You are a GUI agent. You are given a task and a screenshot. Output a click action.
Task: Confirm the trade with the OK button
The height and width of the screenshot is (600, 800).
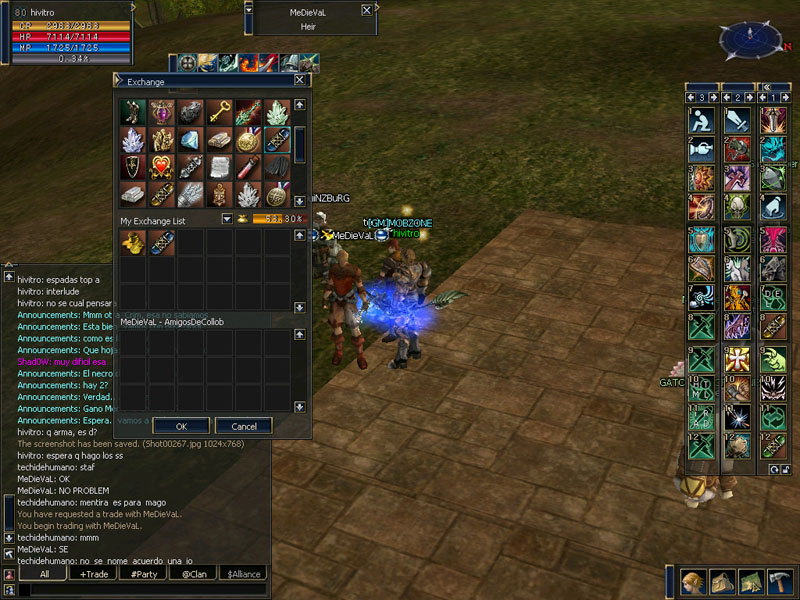coord(180,425)
